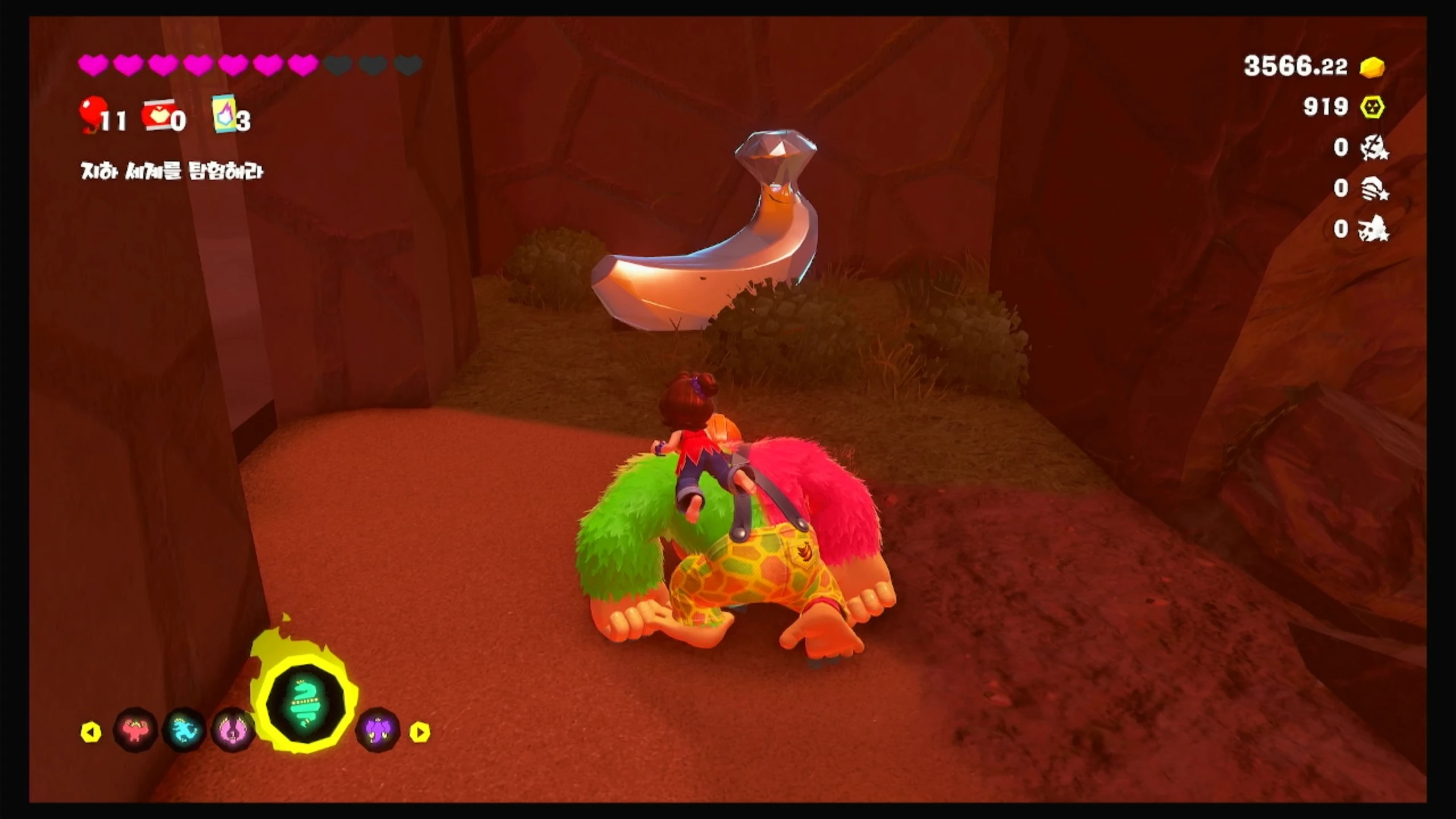Select the pink Ostrich Bananza icon

tap(233, 730)
